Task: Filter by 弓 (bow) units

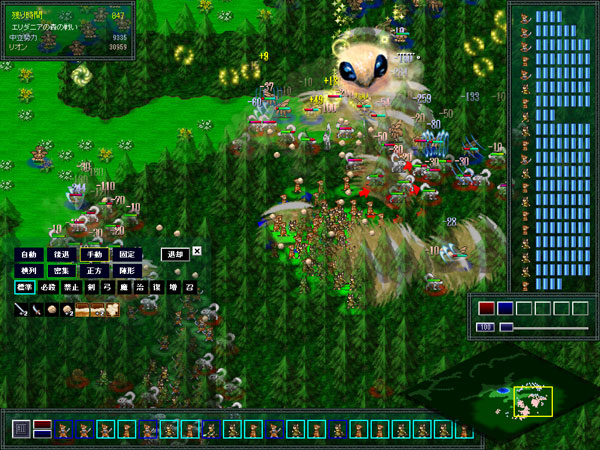Action: pos(105,288)
